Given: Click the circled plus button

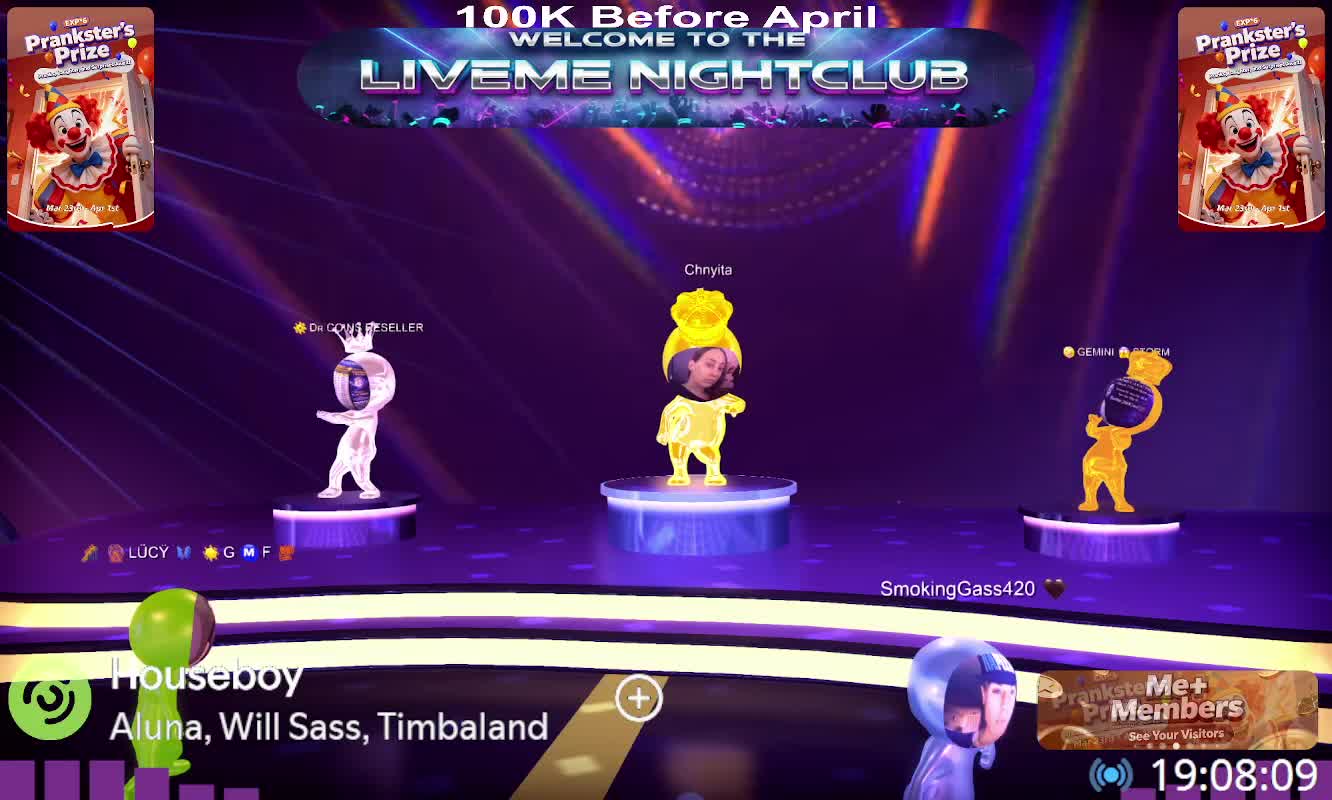Looking at the screenshot, I should (x=639, y=698).
